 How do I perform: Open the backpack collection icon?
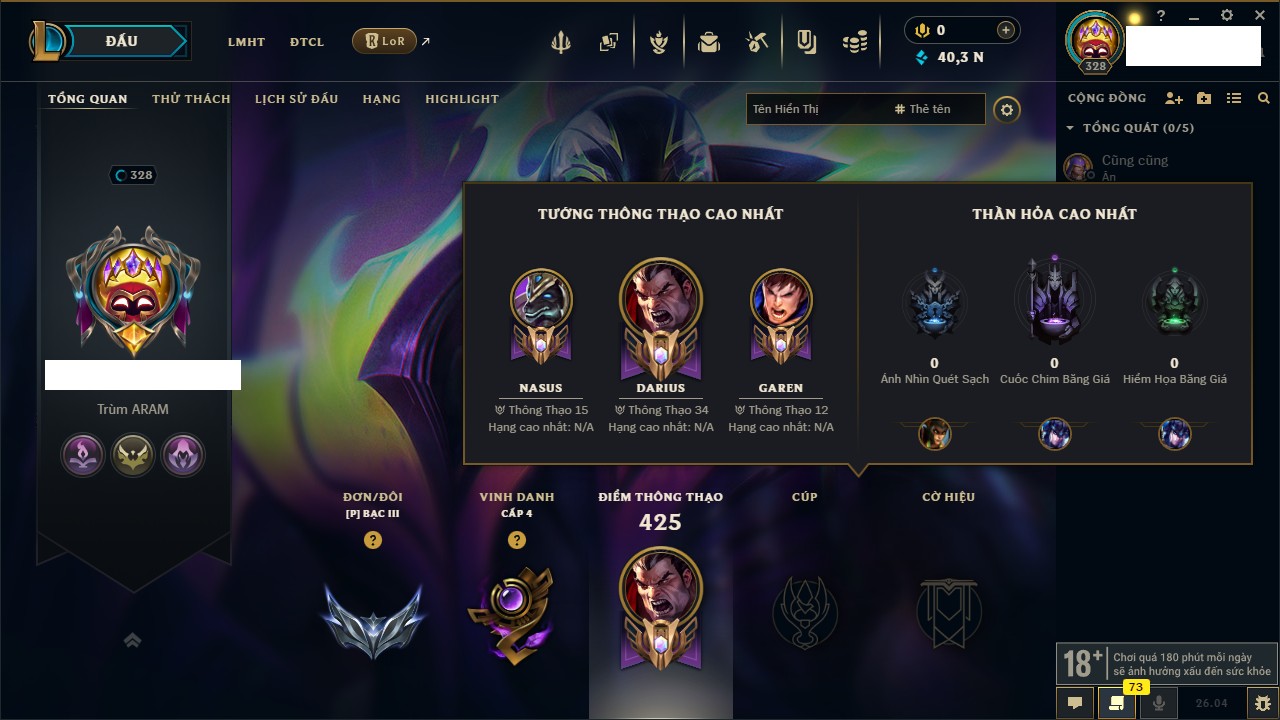click(x=709, y=43)
